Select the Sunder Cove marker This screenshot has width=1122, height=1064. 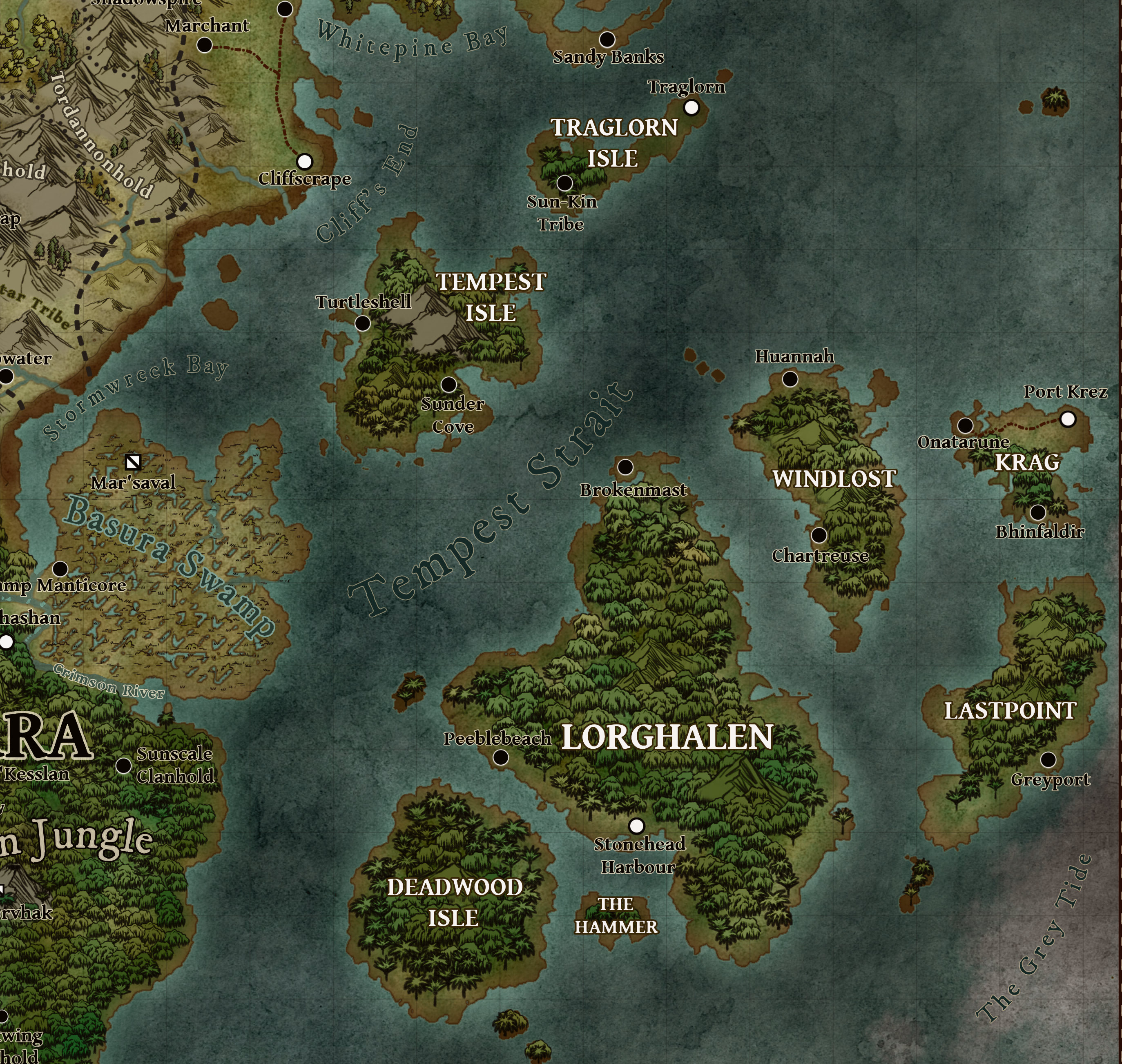click(x=449, y=385)
